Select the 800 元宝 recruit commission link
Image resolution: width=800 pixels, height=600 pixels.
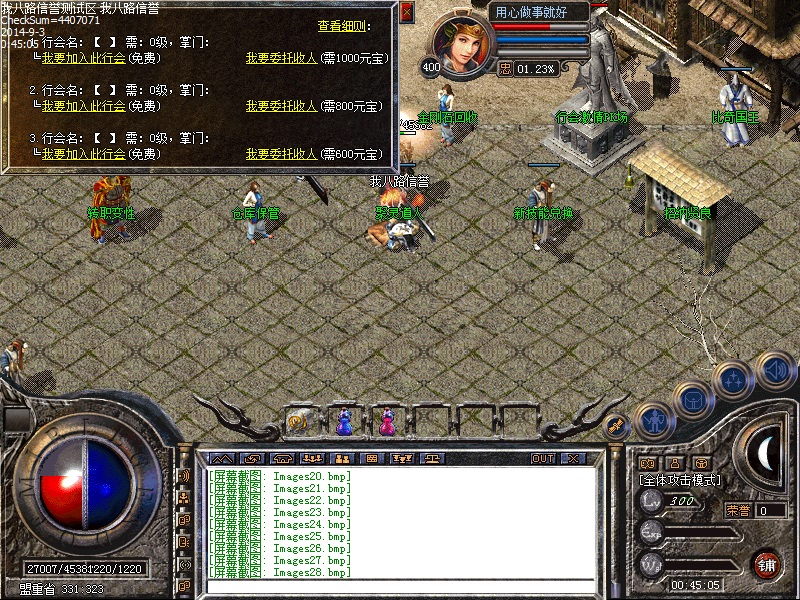[281, 106]
